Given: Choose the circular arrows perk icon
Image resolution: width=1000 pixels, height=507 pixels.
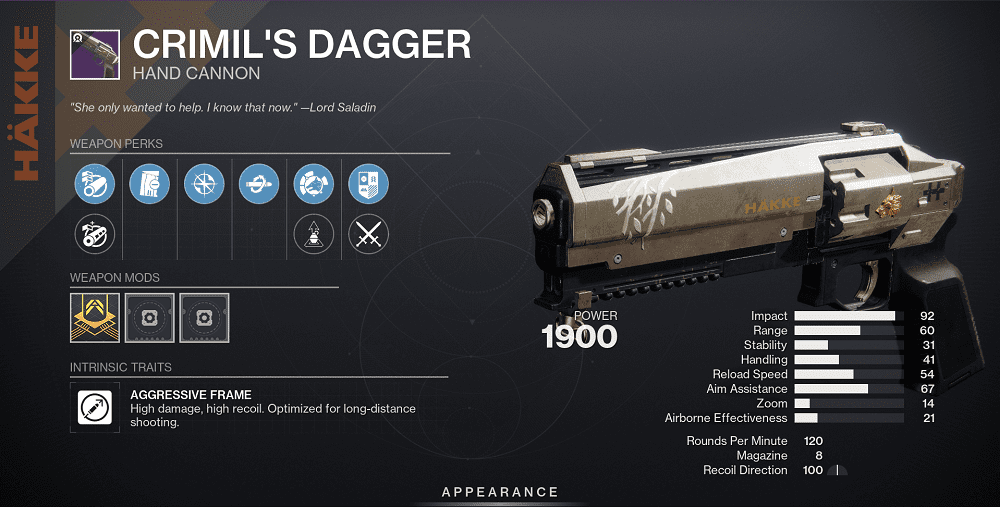Looking at the screenshot, I should (313, 184).
